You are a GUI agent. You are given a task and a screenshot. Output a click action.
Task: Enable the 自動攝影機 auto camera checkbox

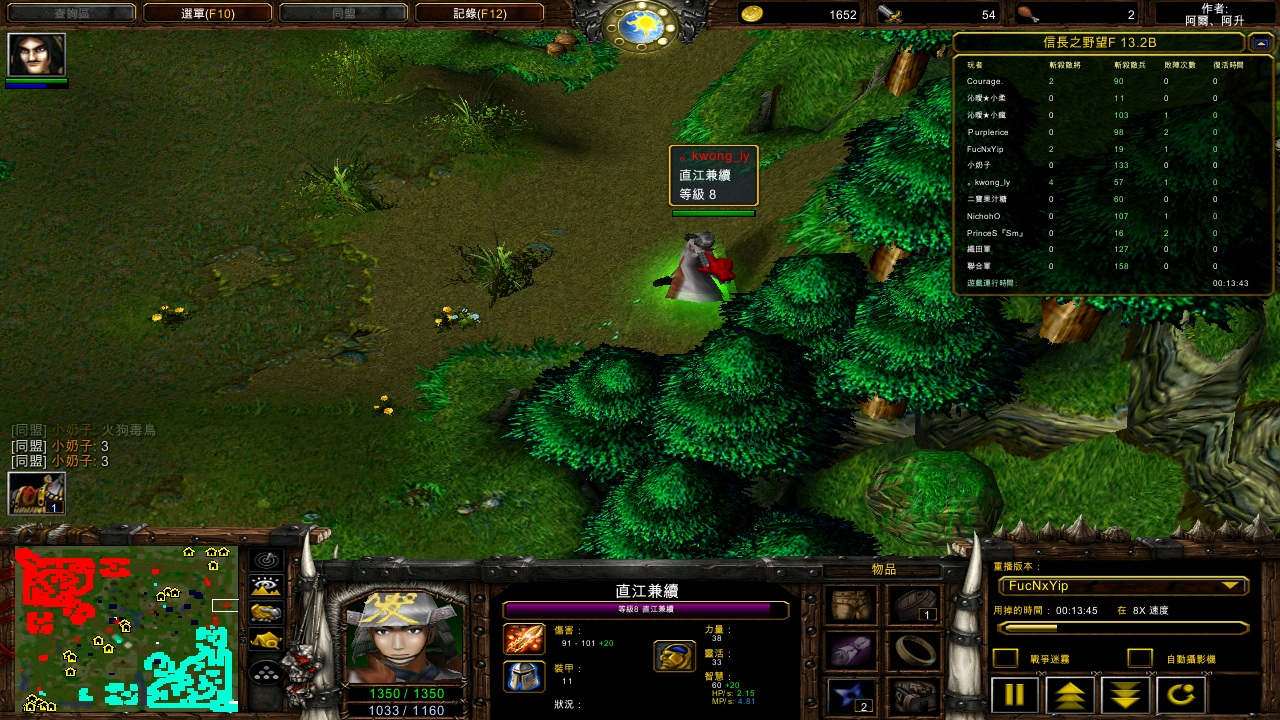tap(1140, 658)
